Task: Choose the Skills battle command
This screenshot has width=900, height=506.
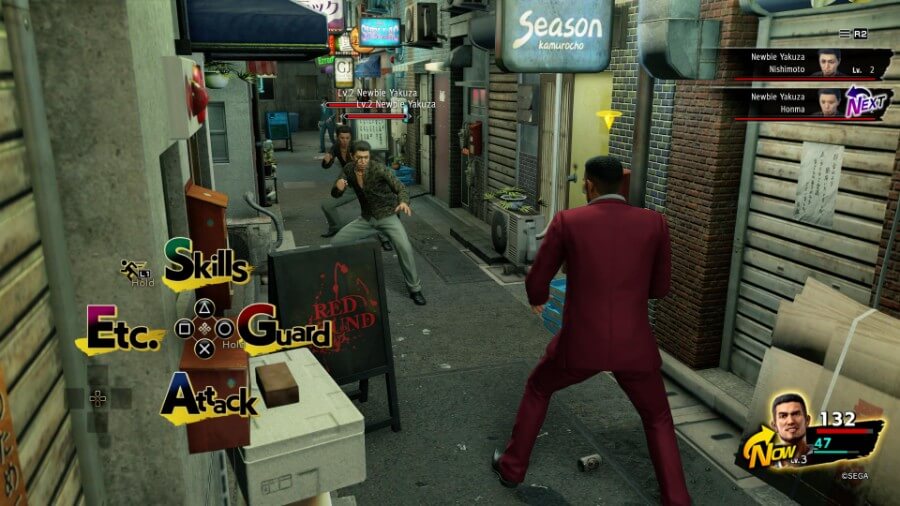Action: pos(206,263)
